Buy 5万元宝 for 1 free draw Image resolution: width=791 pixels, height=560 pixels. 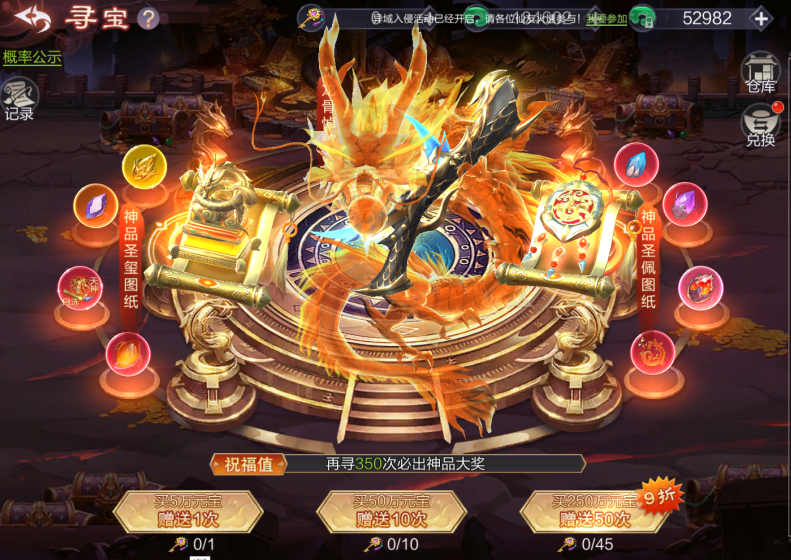pyautogui.click(x=188, y=510)
